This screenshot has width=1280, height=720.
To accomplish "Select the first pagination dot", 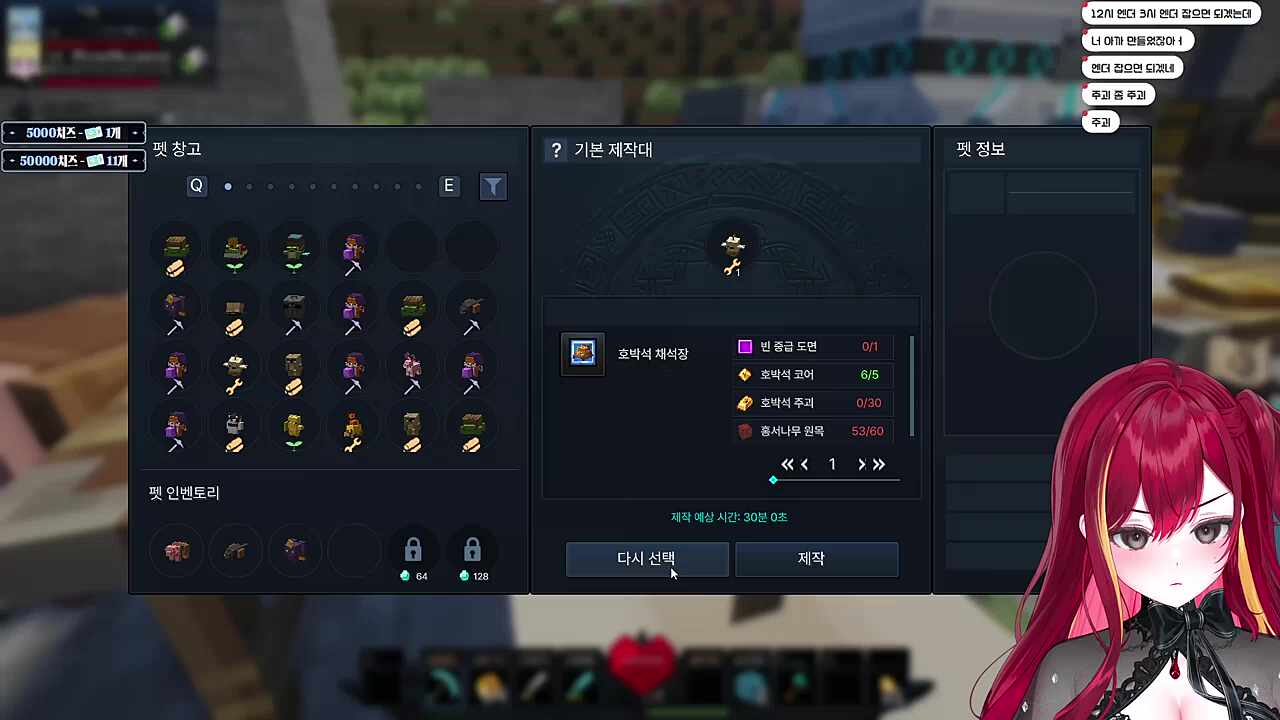I will pos(227,186).
